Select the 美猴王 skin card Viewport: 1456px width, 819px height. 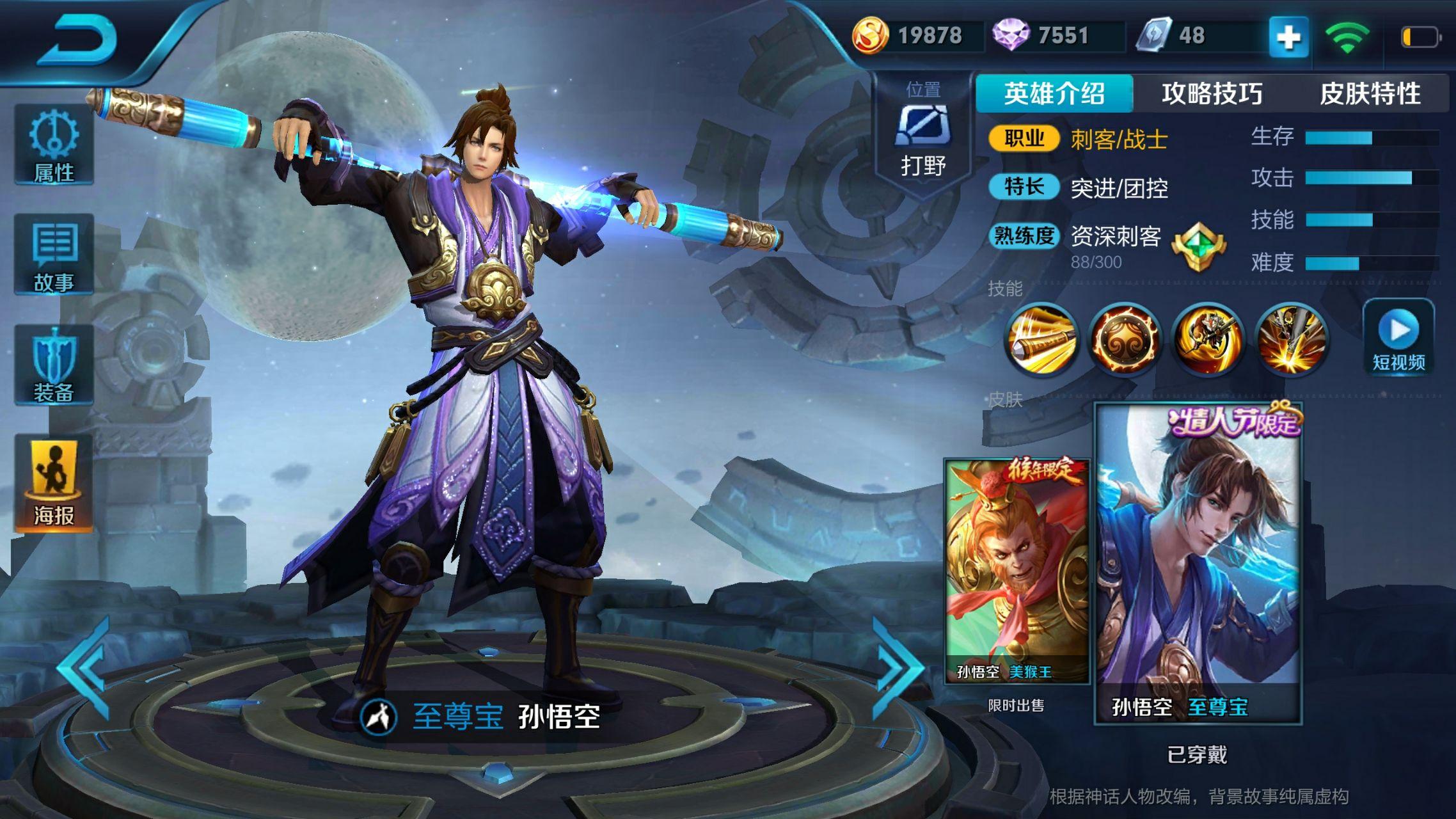[1017, 571]
